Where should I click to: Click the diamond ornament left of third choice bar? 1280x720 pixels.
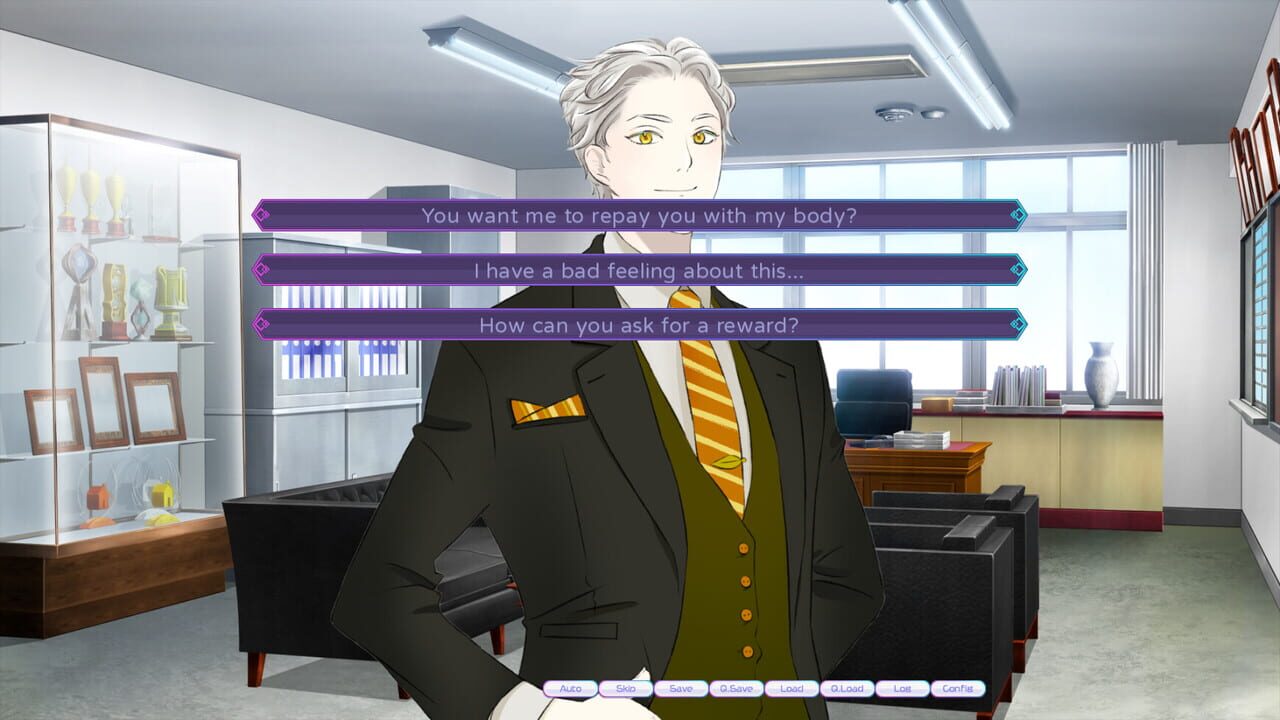tap(262, 325)
